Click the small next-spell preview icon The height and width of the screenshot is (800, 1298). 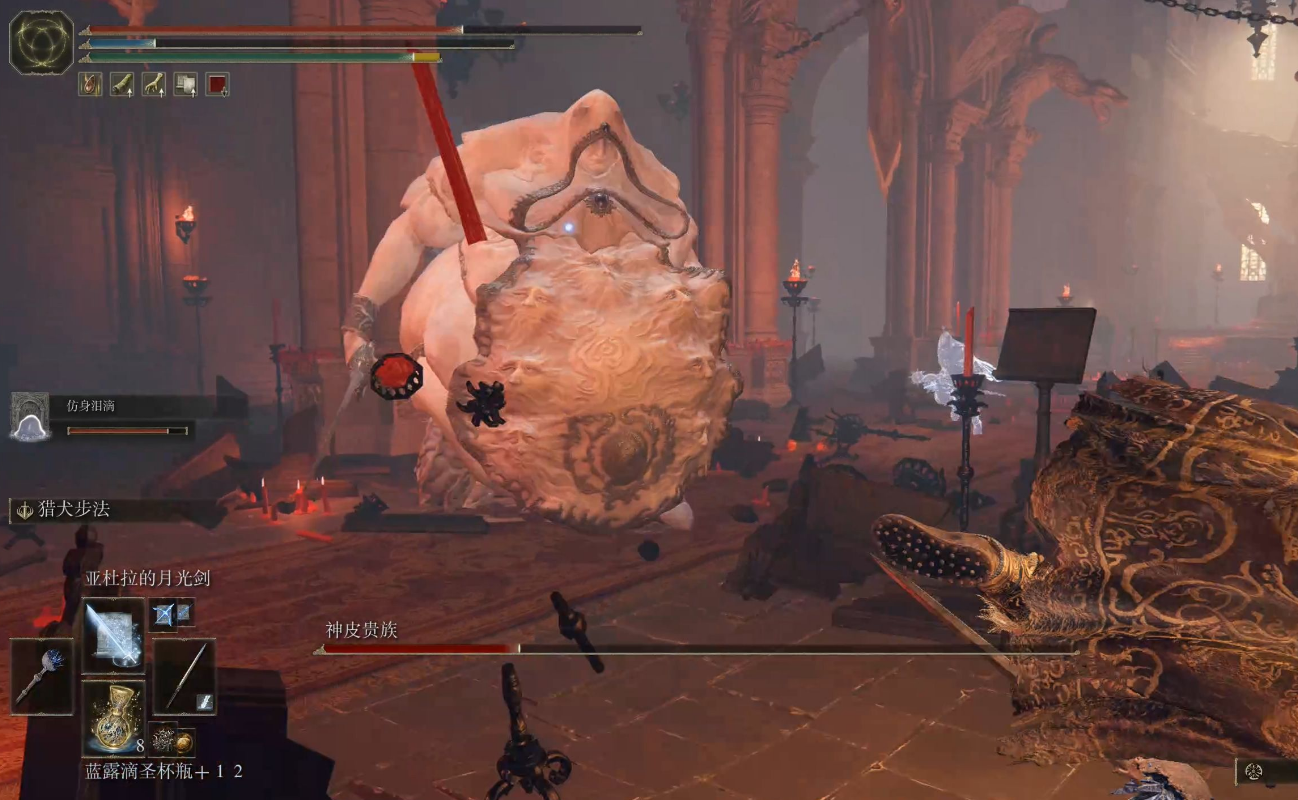pyautogui.click(x=164, y=614)
